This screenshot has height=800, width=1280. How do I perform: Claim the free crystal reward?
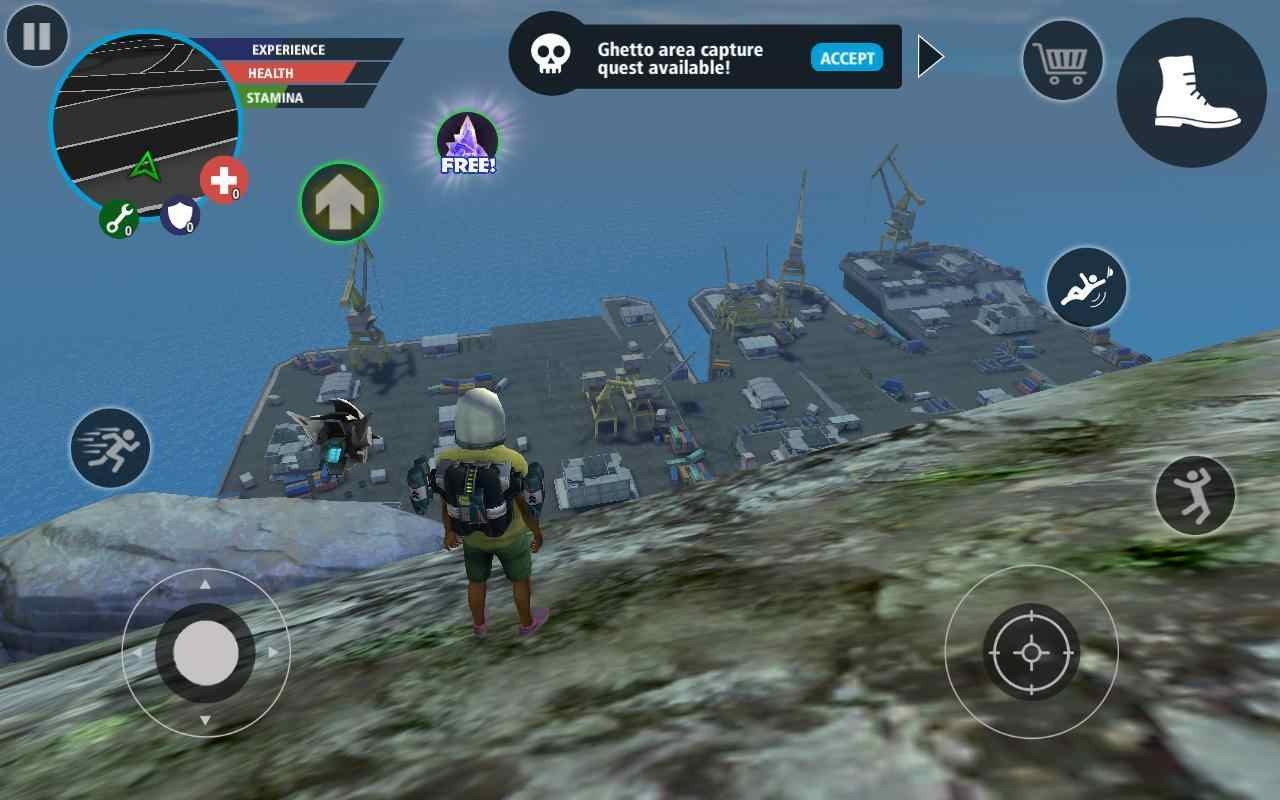(467, 144)
